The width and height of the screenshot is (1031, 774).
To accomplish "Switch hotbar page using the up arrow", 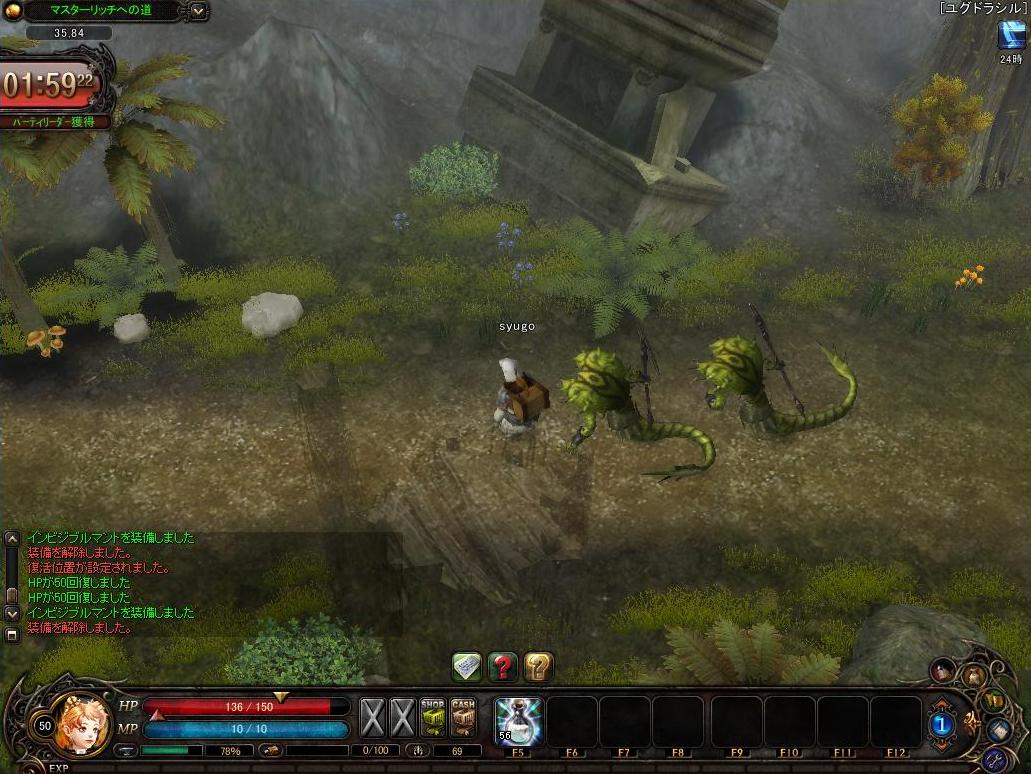I will 941,704.
